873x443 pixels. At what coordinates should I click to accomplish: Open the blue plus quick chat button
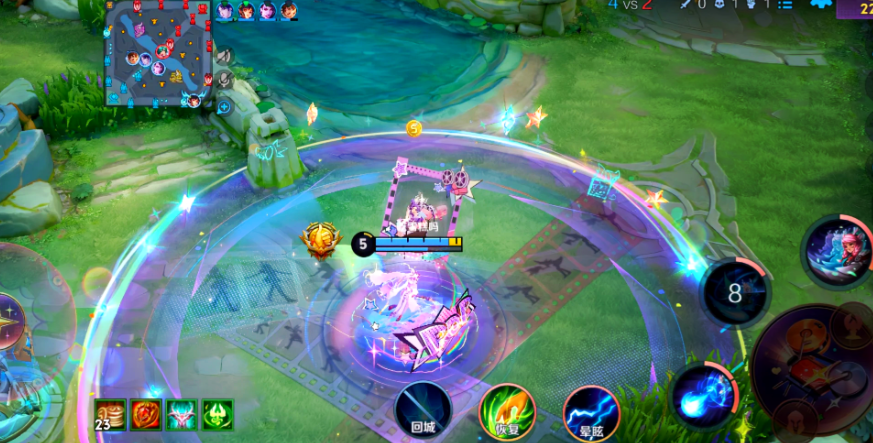pos(224,106)
